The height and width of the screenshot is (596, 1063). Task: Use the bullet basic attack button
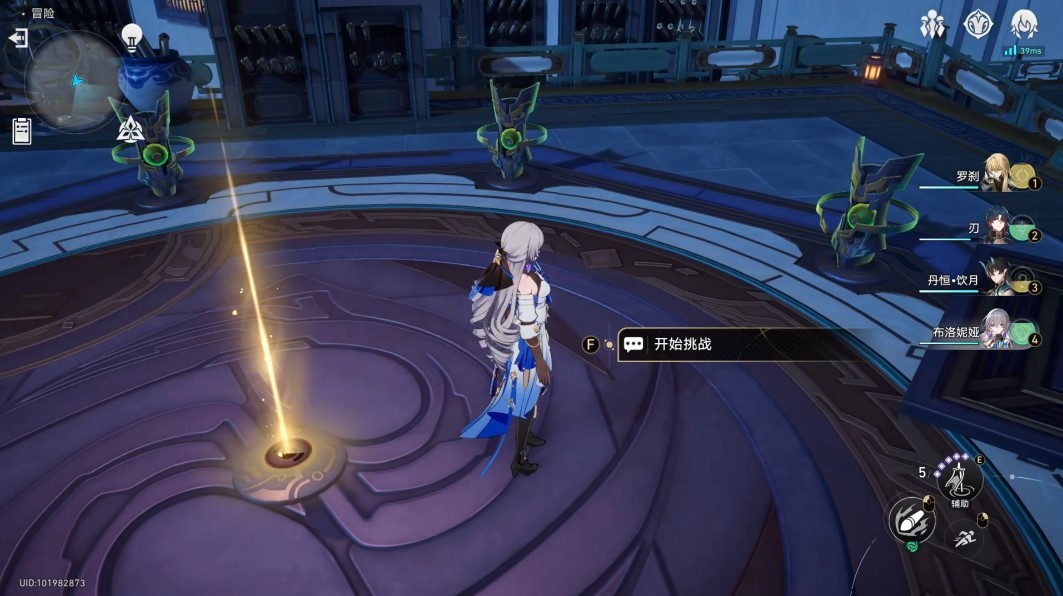click(911, 520)
